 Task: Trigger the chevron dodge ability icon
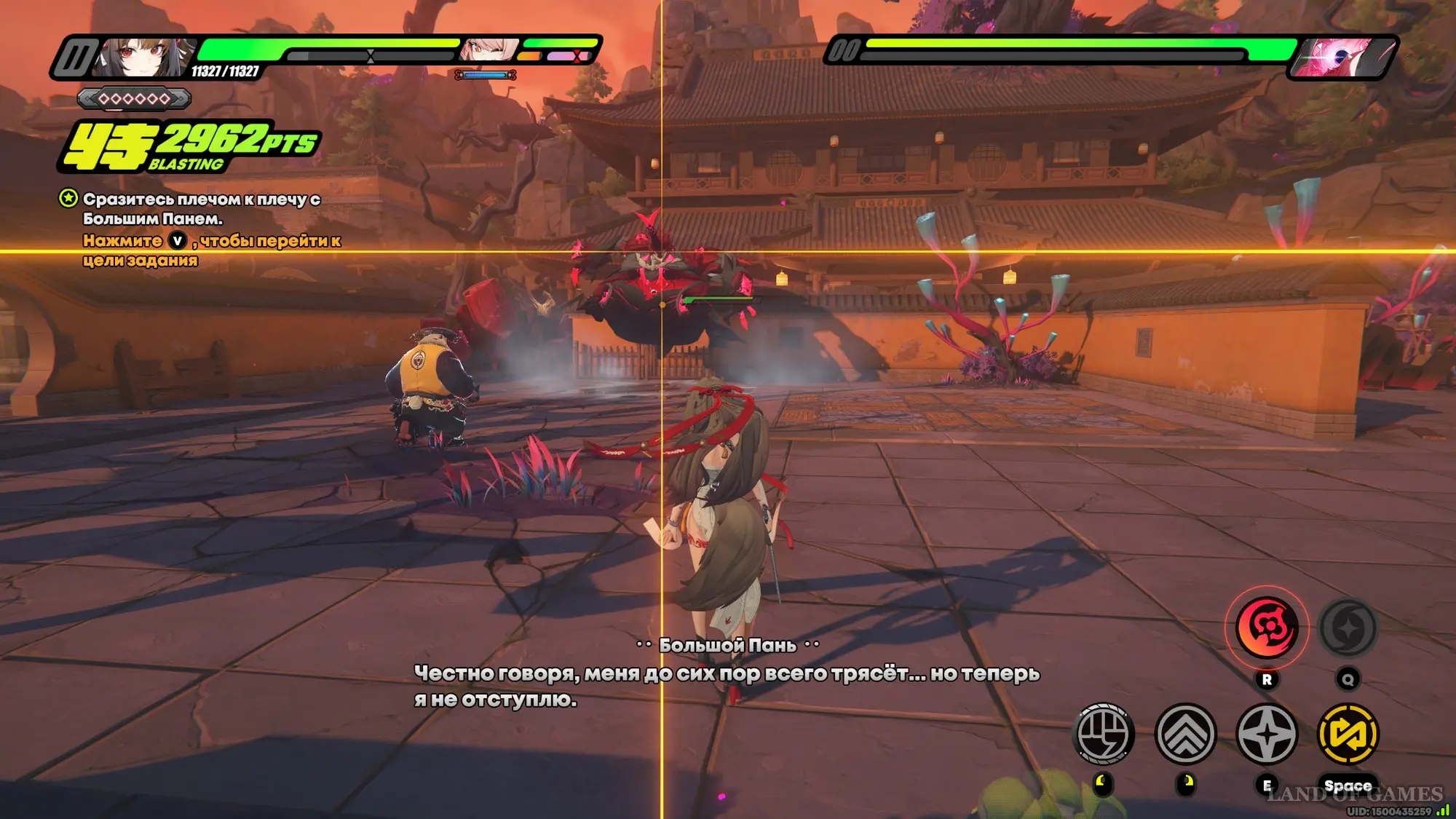(x=1185, y=734)
